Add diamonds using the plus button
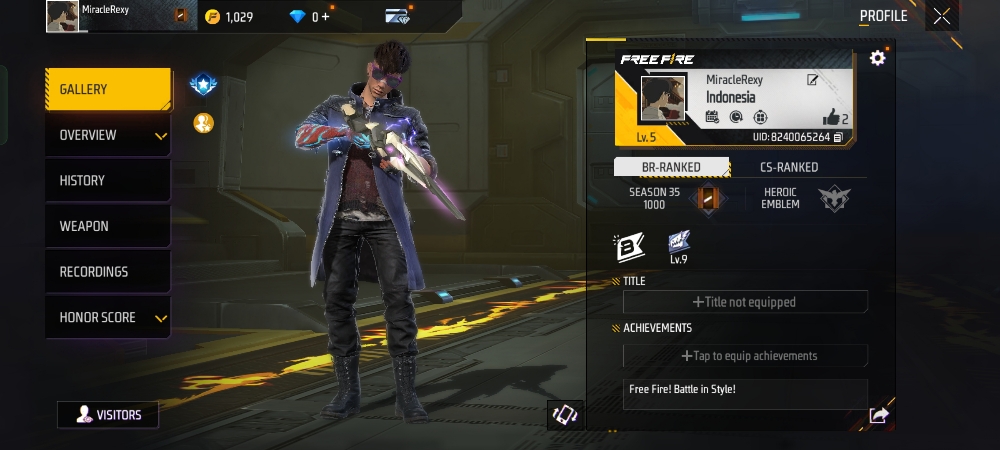The width and height of the screenshot is (1000, 450). [x=327, y=17]
